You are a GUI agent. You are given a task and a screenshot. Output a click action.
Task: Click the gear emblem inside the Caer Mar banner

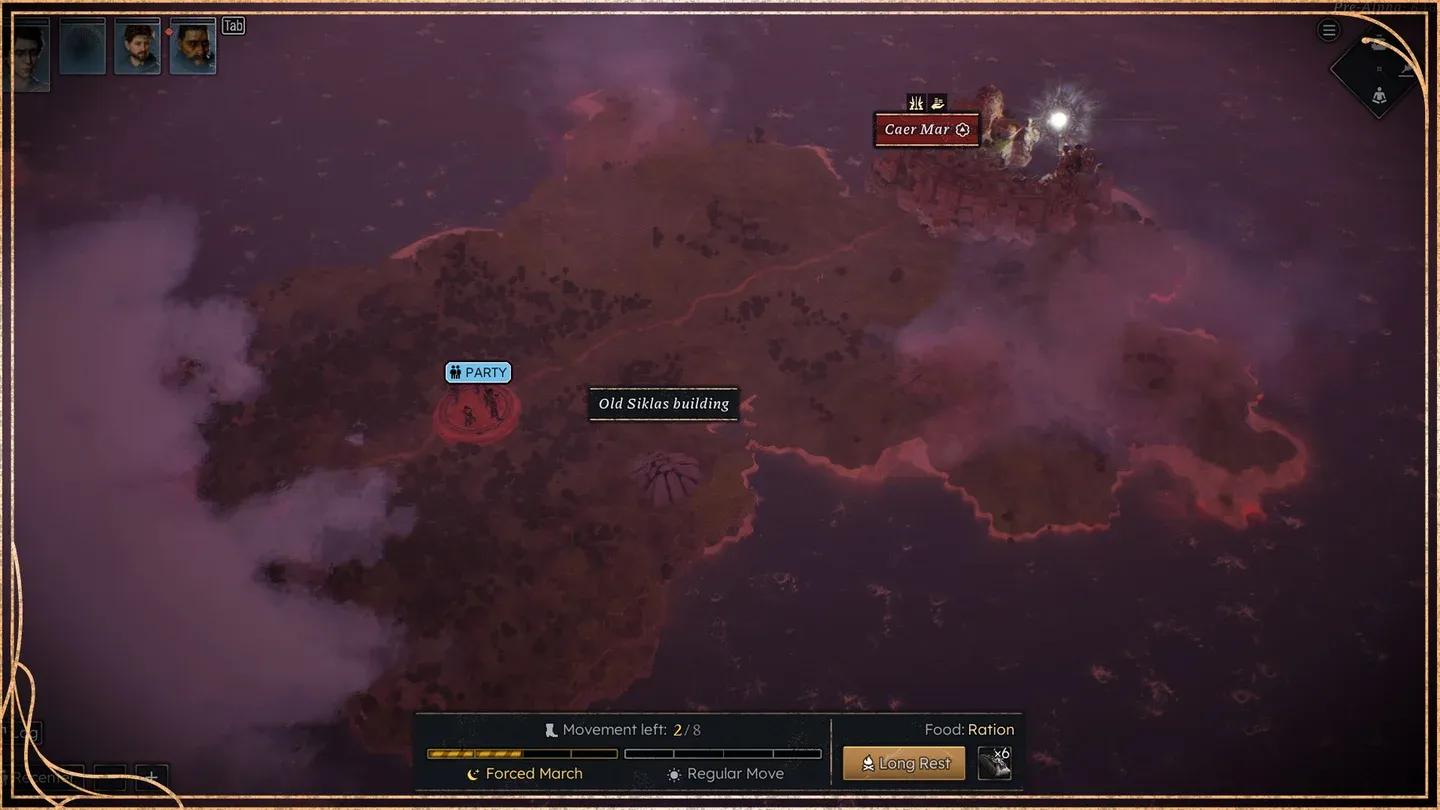click(x=962, y=129)
